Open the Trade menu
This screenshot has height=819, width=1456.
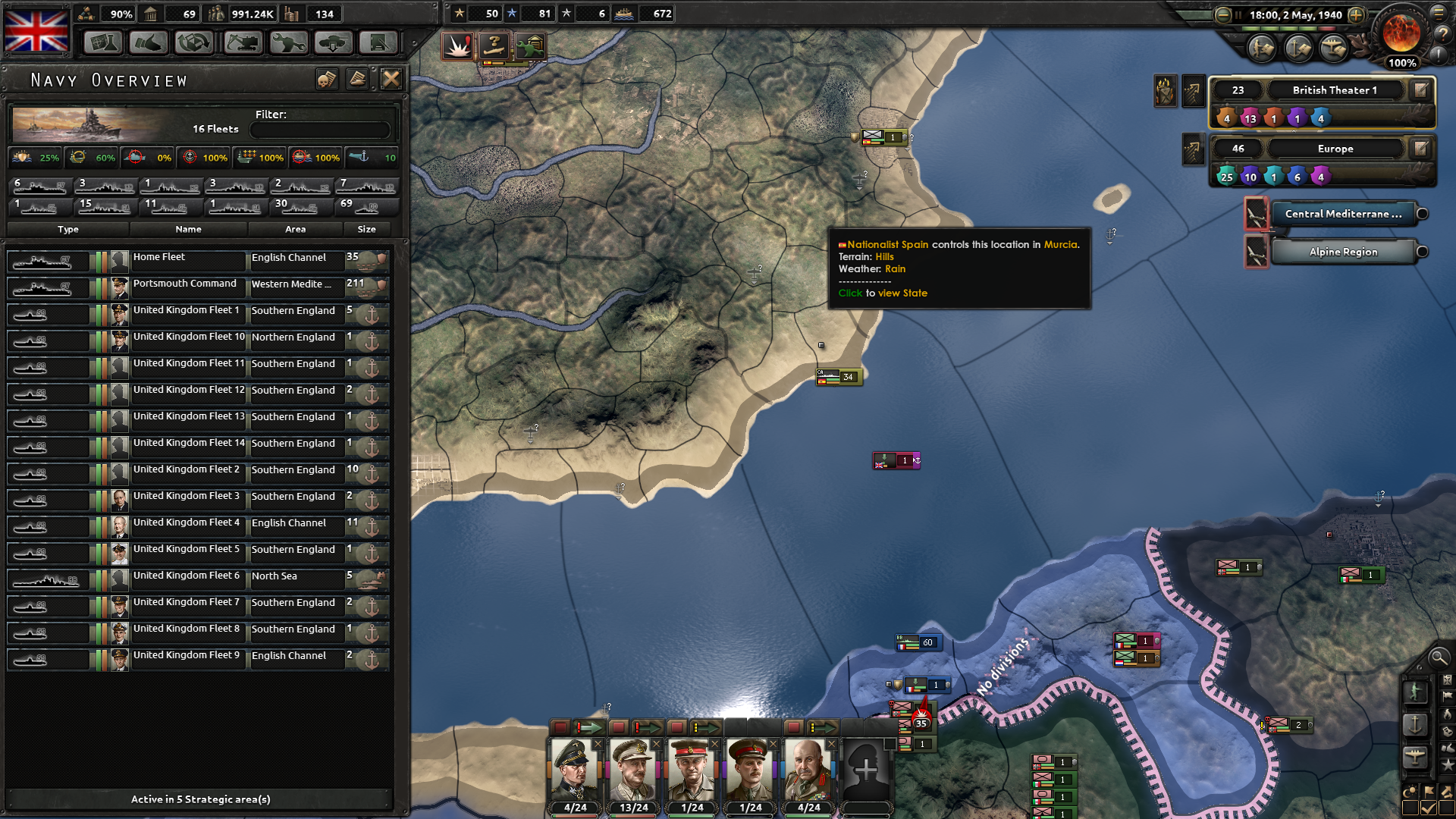click(194, 42)
